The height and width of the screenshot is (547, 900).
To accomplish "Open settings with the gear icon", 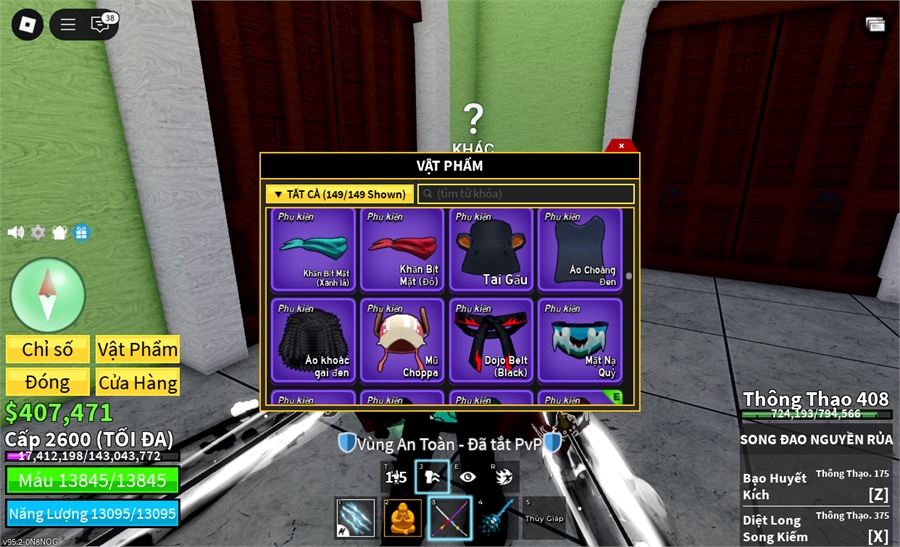I will [x=38, y=232].
